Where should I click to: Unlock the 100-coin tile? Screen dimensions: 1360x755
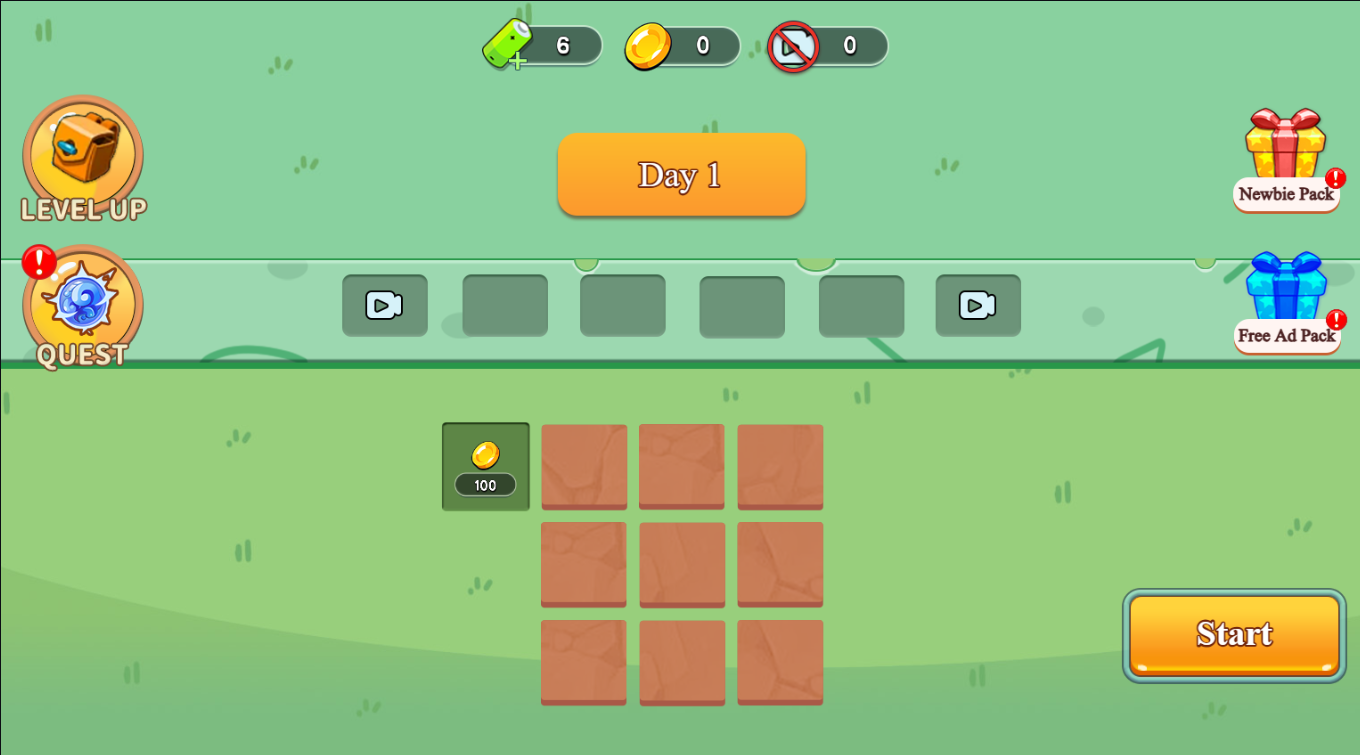pyautogui.click(x=486, y=467)
